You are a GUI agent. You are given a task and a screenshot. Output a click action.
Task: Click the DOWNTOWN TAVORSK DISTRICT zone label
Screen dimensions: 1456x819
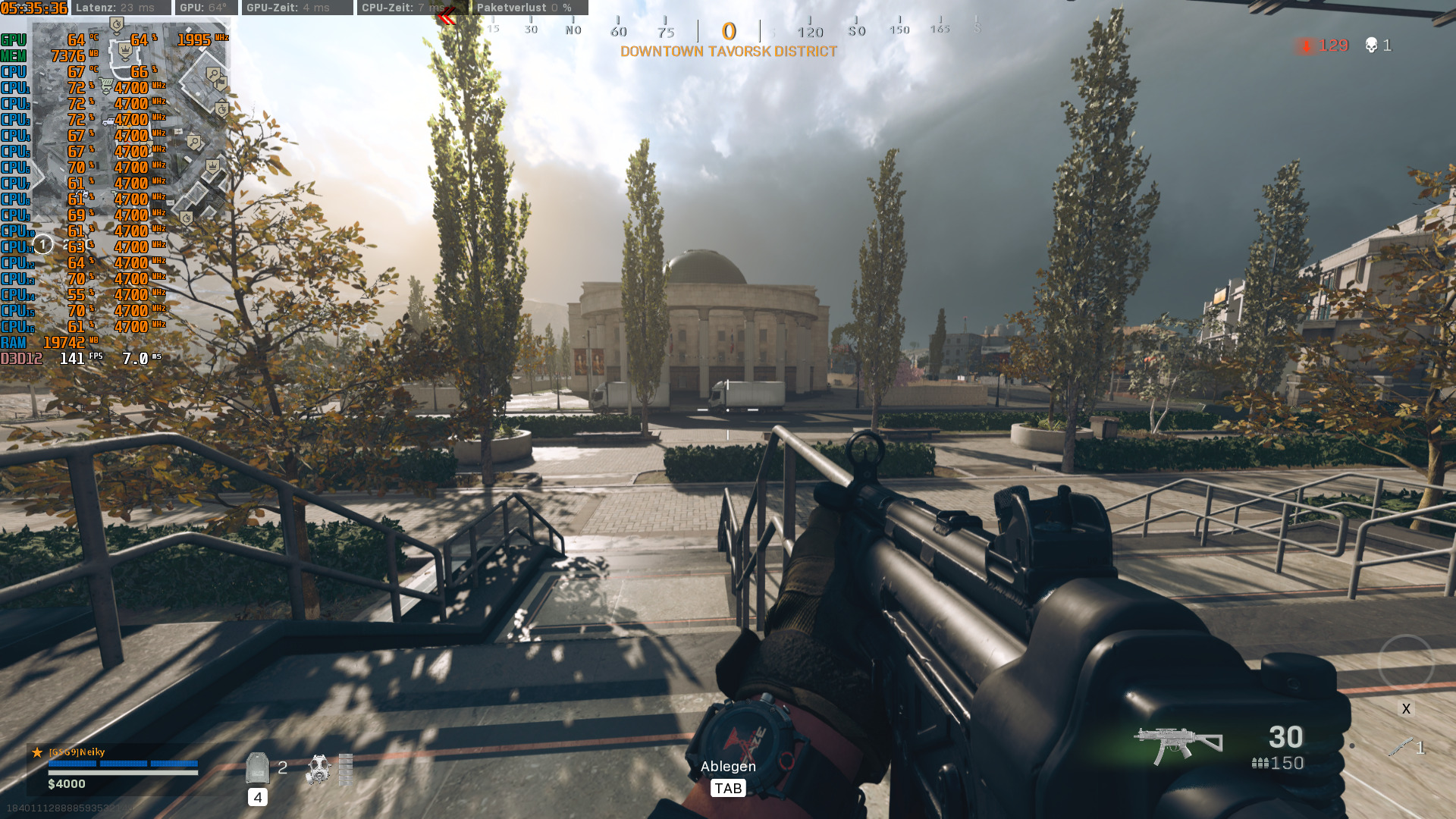728,53
